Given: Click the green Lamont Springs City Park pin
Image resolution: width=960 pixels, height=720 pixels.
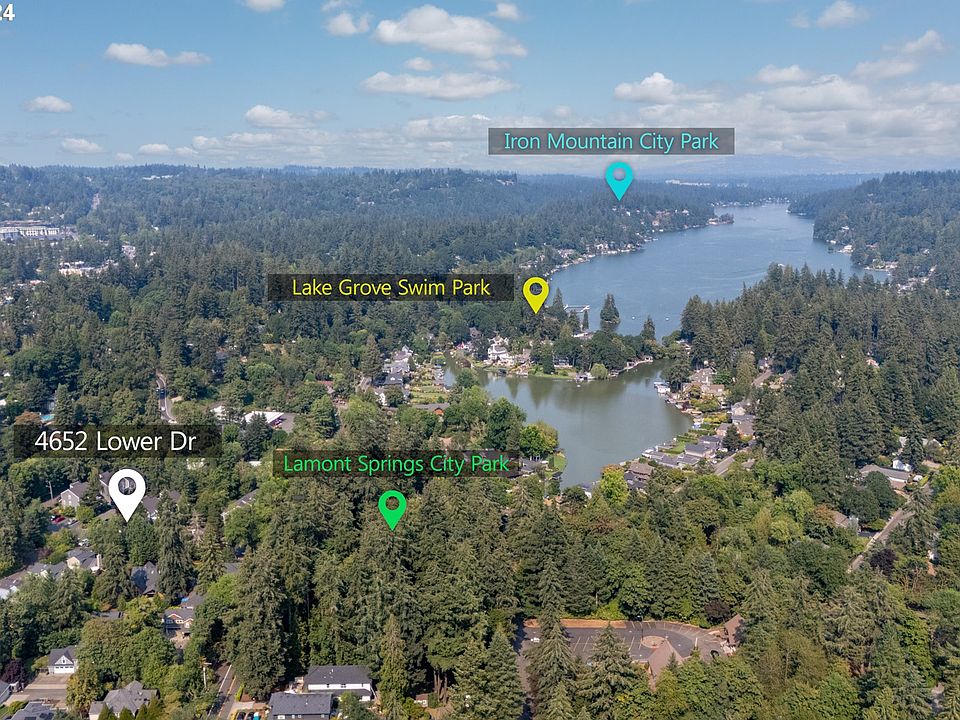Looking at the screenshot, I should (392, 507).
